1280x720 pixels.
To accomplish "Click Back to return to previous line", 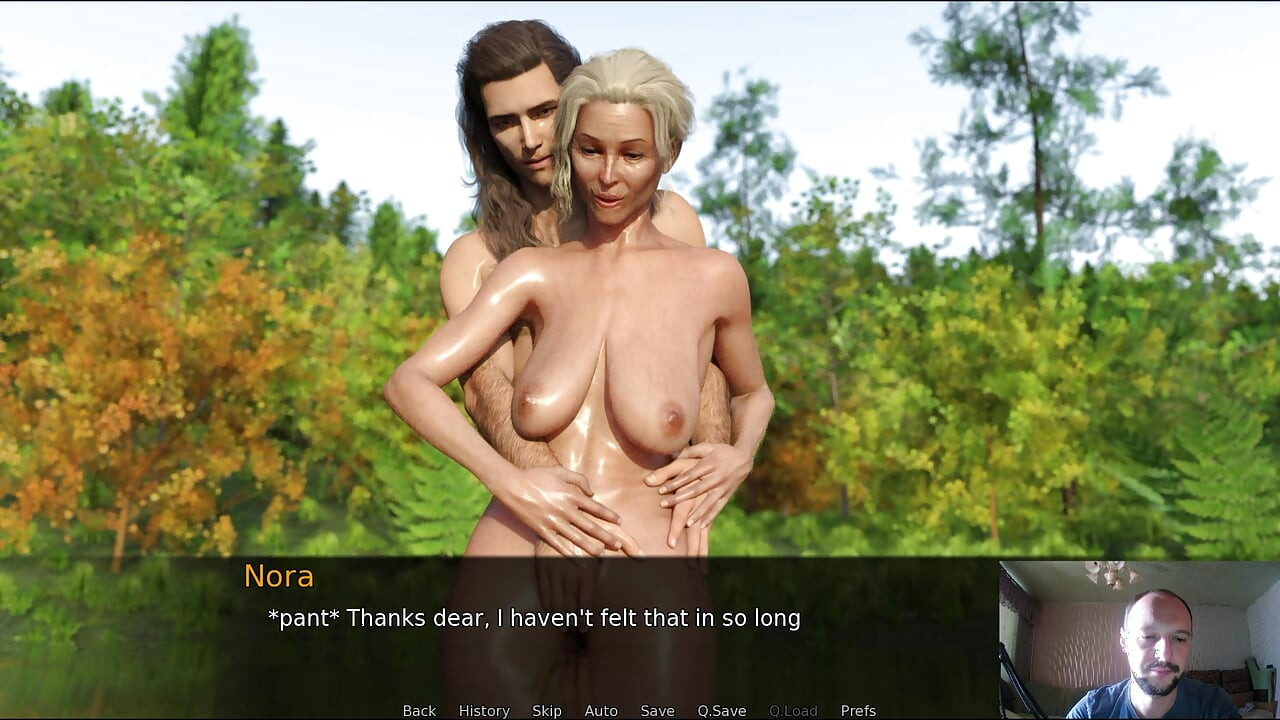I will [x=418, y=710].
